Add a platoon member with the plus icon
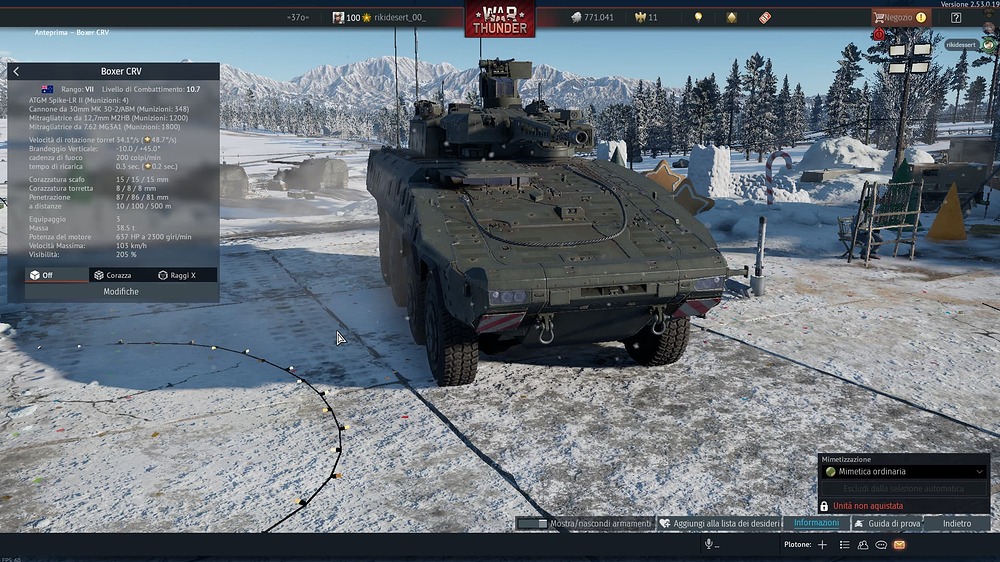Screen dimensions: 1000x562 822,545
